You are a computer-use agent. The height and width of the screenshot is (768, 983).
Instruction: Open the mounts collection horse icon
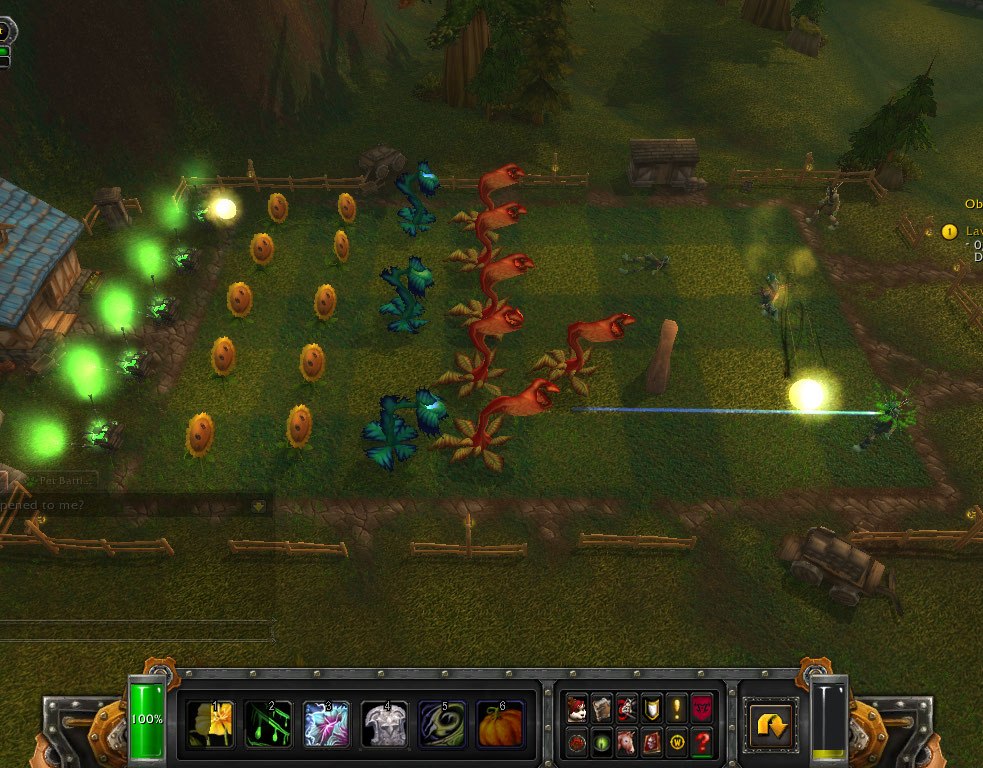(x=627, y=743)
